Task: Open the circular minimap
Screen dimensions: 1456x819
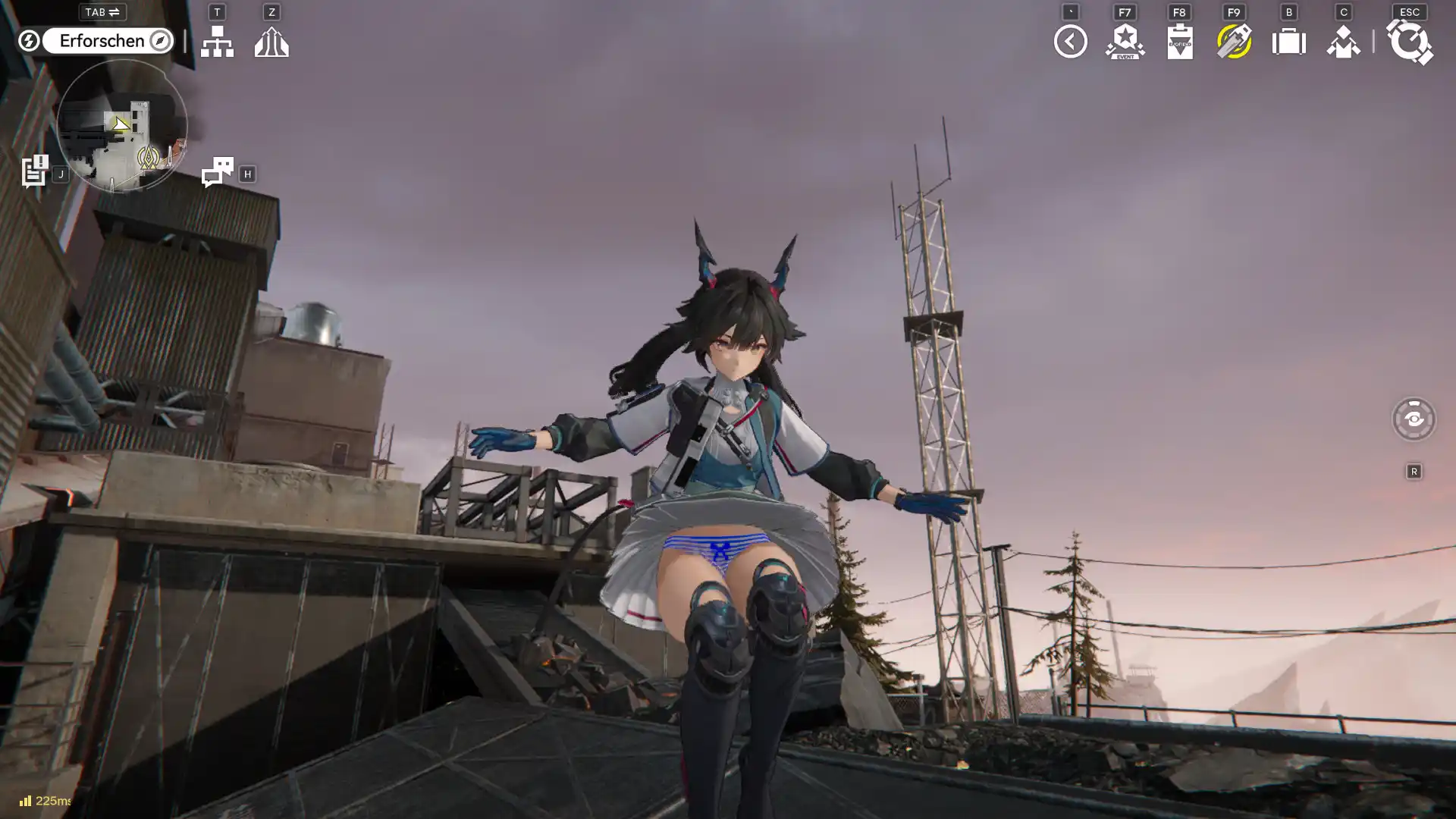Action: click(121, 126)
